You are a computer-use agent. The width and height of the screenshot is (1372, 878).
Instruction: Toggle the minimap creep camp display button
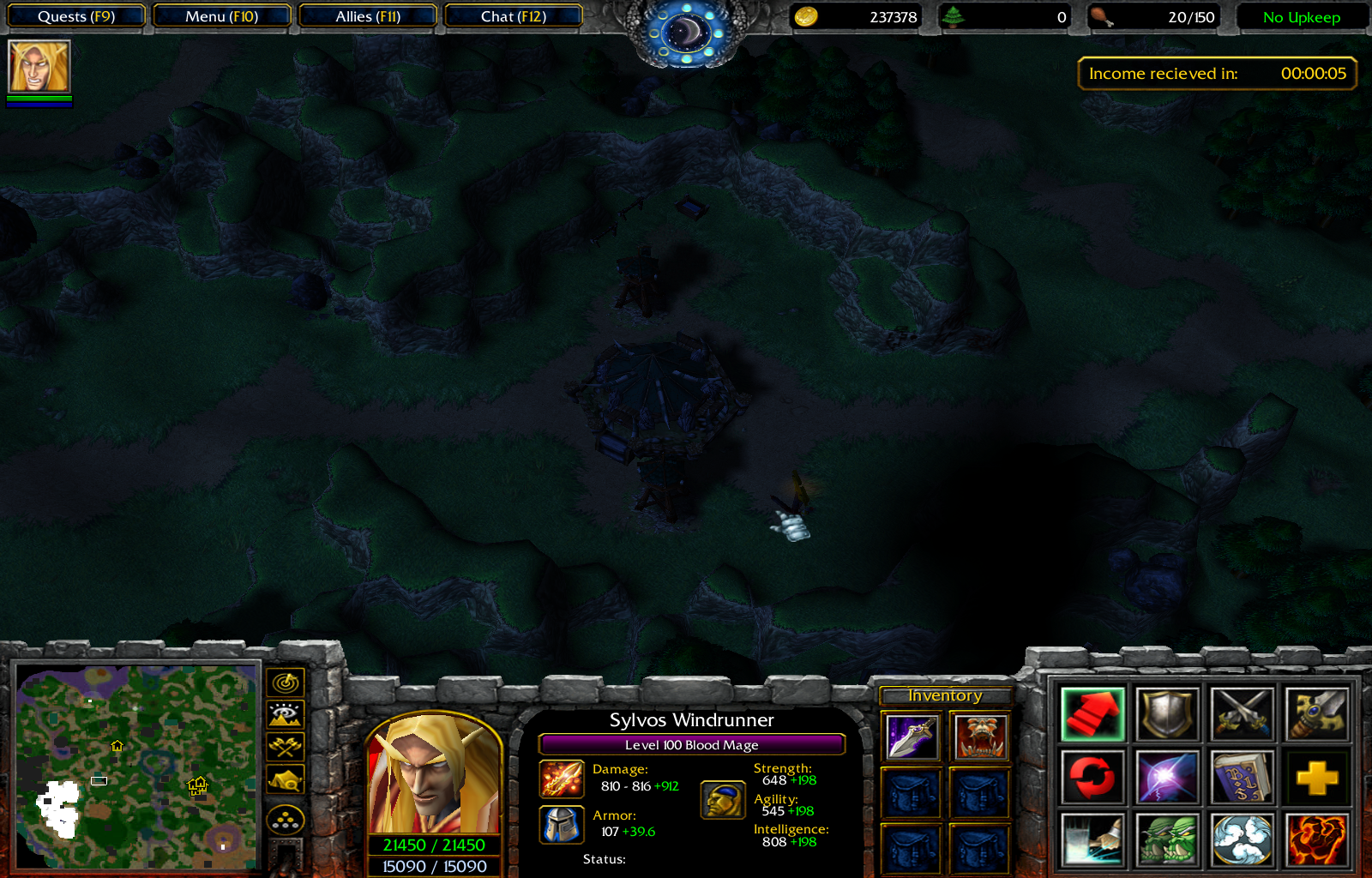286,779
